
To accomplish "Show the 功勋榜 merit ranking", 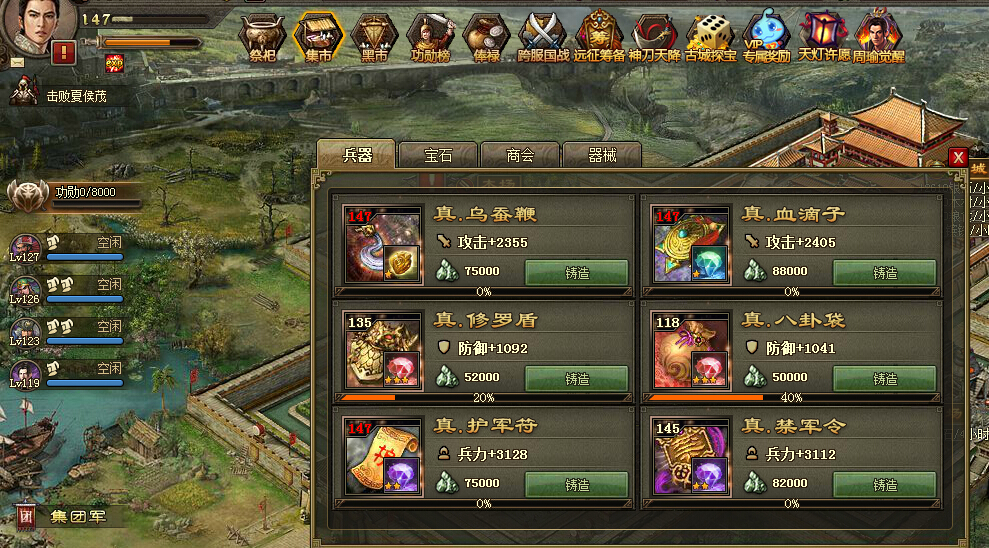I will (x=431, y=38).
